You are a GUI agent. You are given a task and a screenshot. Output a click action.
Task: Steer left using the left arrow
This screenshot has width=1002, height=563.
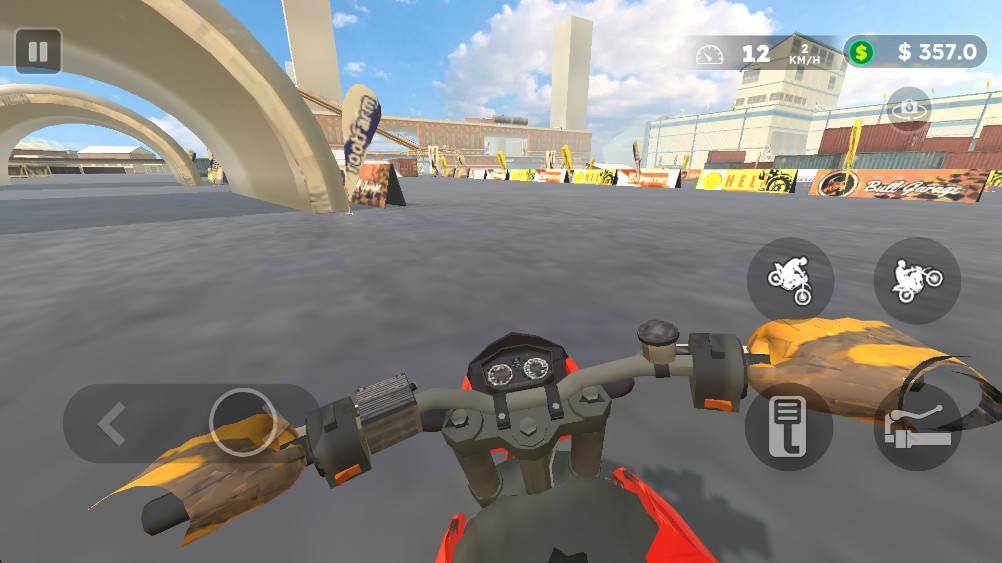[x=111, y=424]
